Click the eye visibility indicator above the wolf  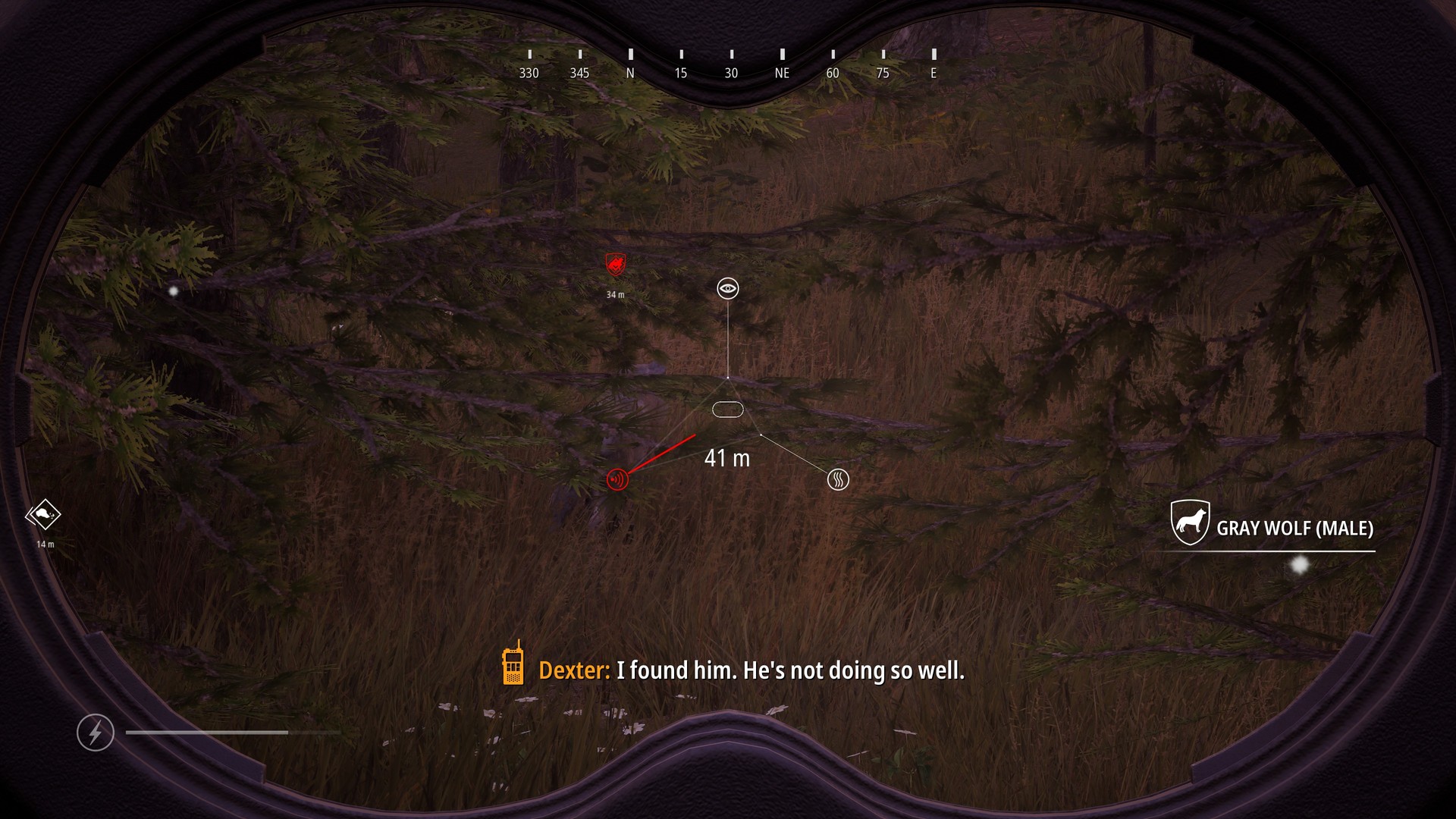click(727, 289)
